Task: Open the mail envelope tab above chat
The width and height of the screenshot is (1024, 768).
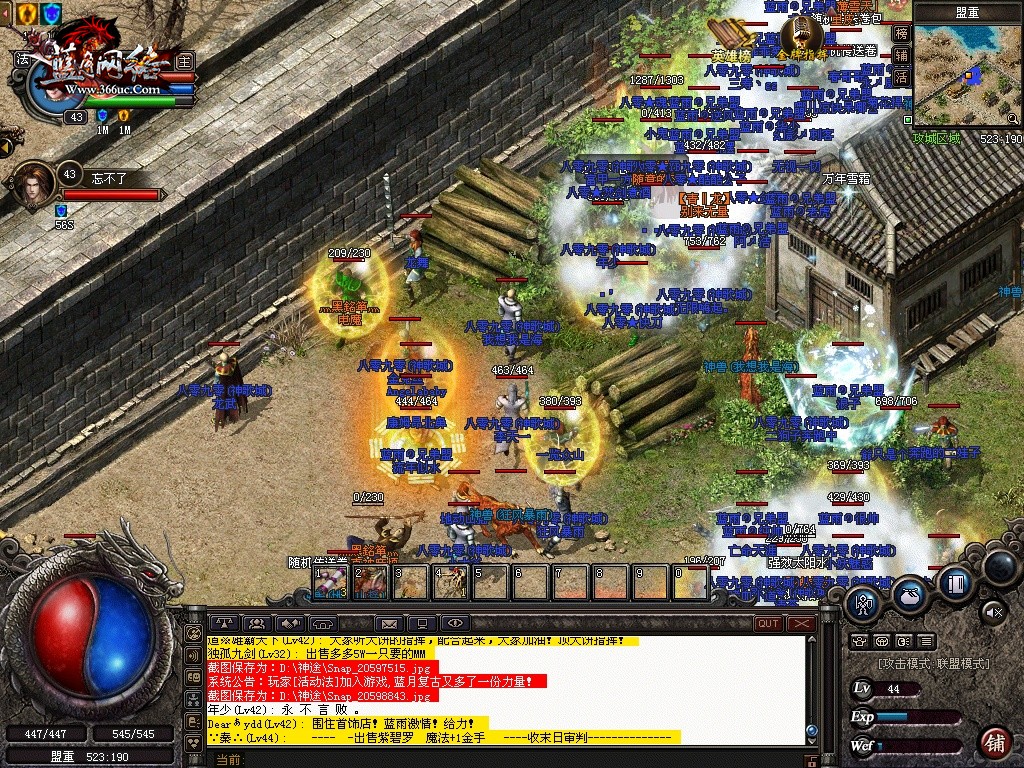Action: point(387,624)
